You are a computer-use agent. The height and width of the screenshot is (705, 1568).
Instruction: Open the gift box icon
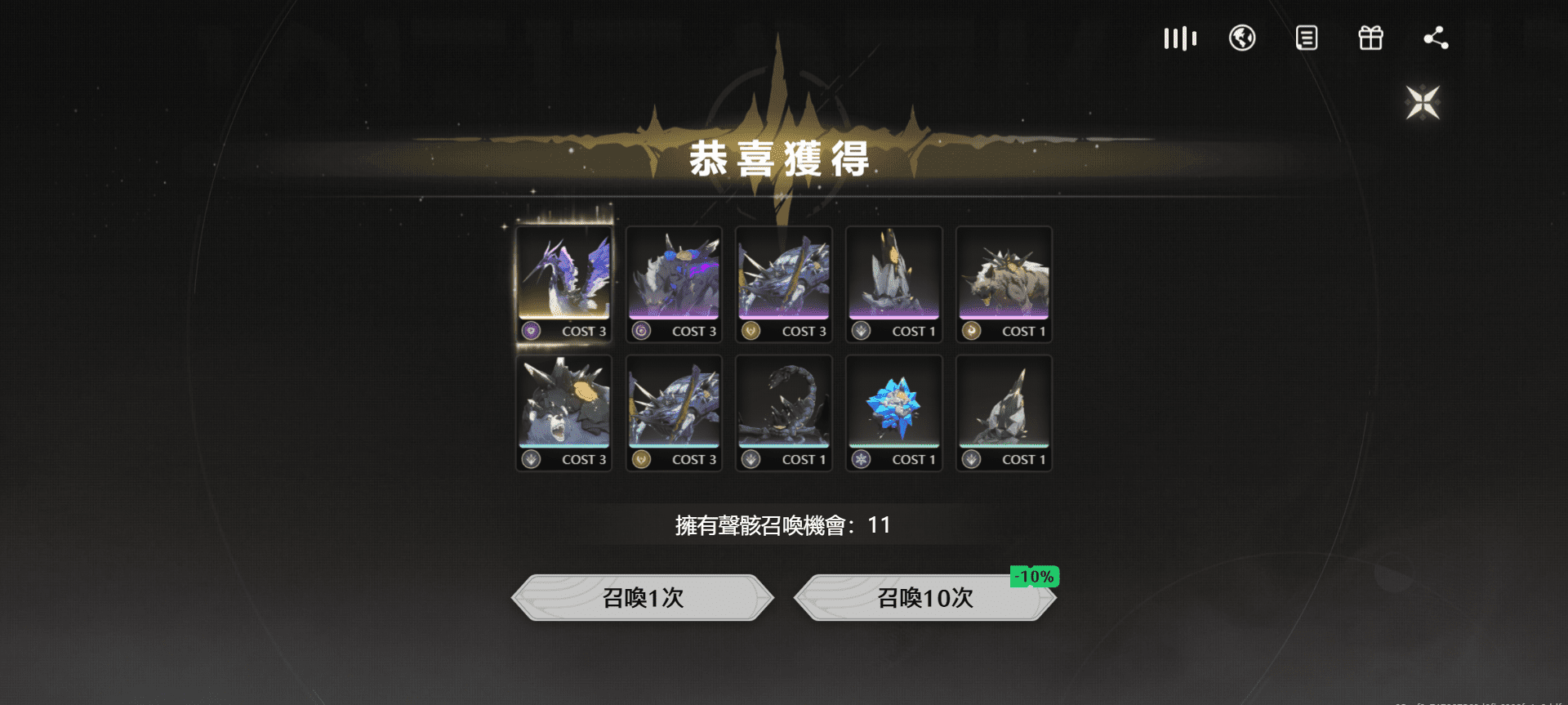pos(1370,38)
